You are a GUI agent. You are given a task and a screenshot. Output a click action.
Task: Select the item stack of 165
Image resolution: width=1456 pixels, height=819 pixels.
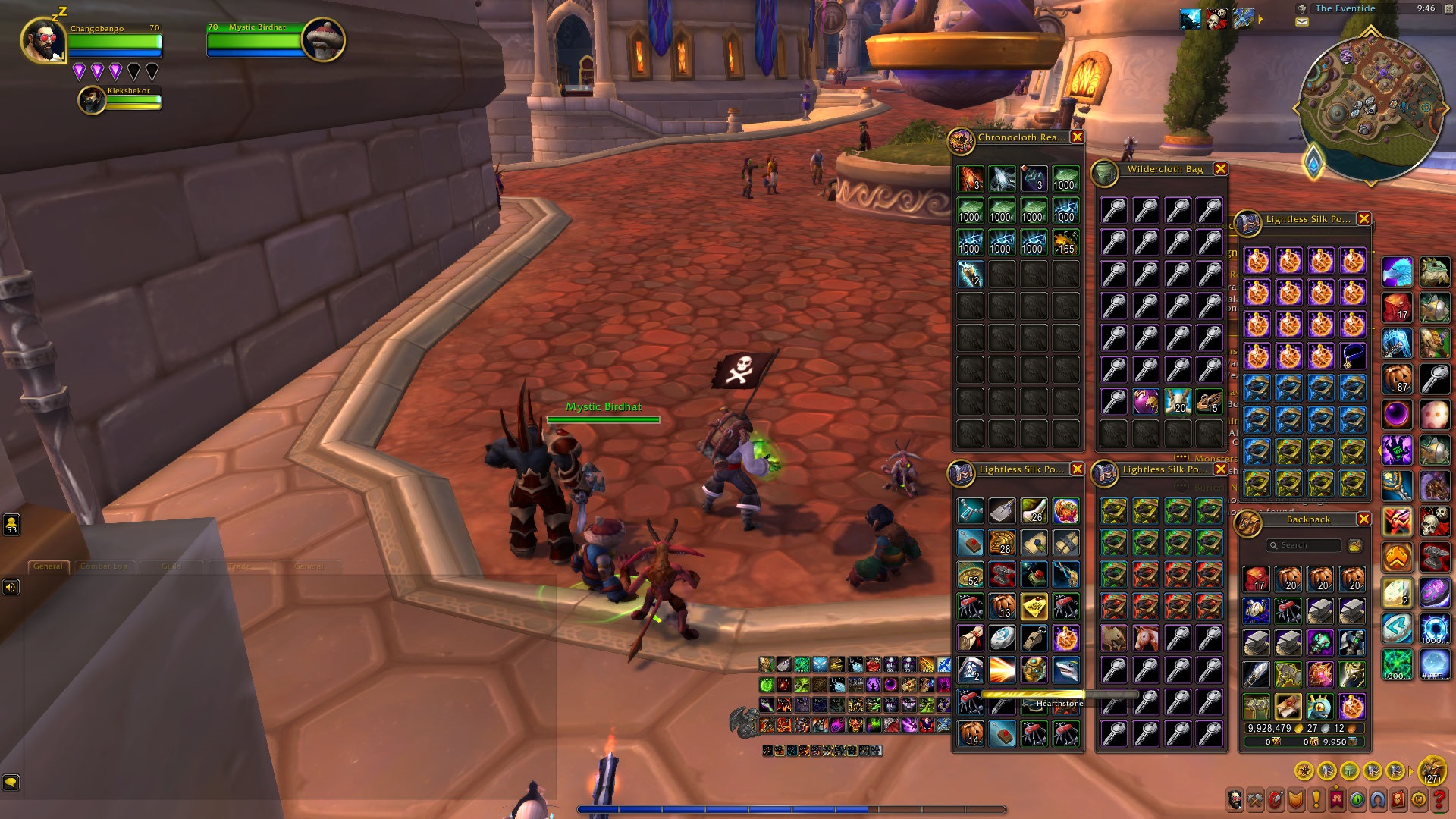(x=1065, y=243)
